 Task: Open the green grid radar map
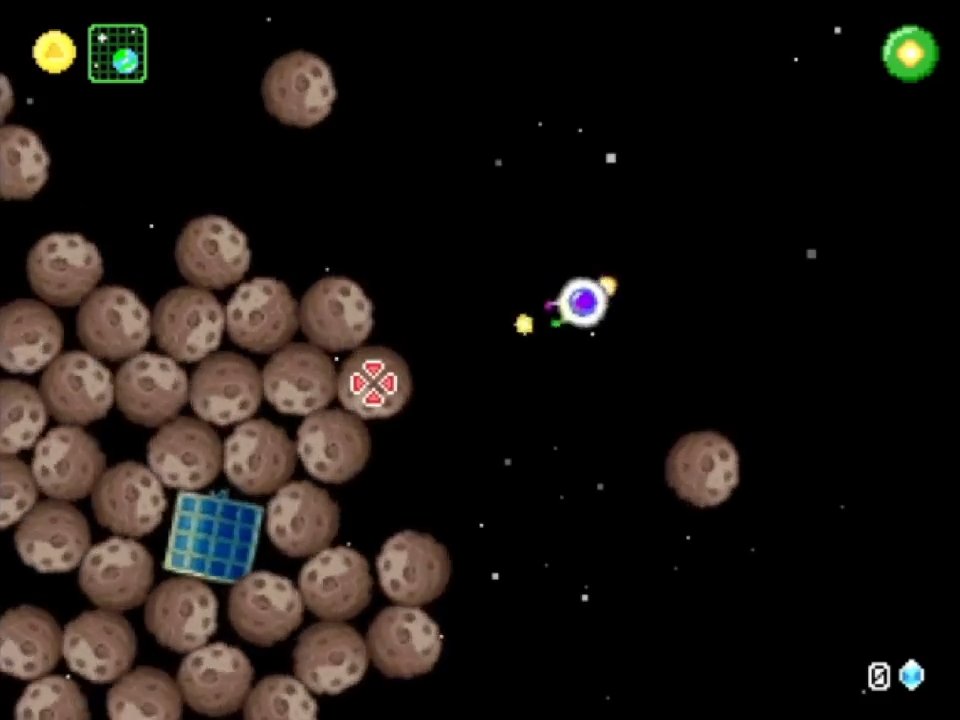pos(117,54)
